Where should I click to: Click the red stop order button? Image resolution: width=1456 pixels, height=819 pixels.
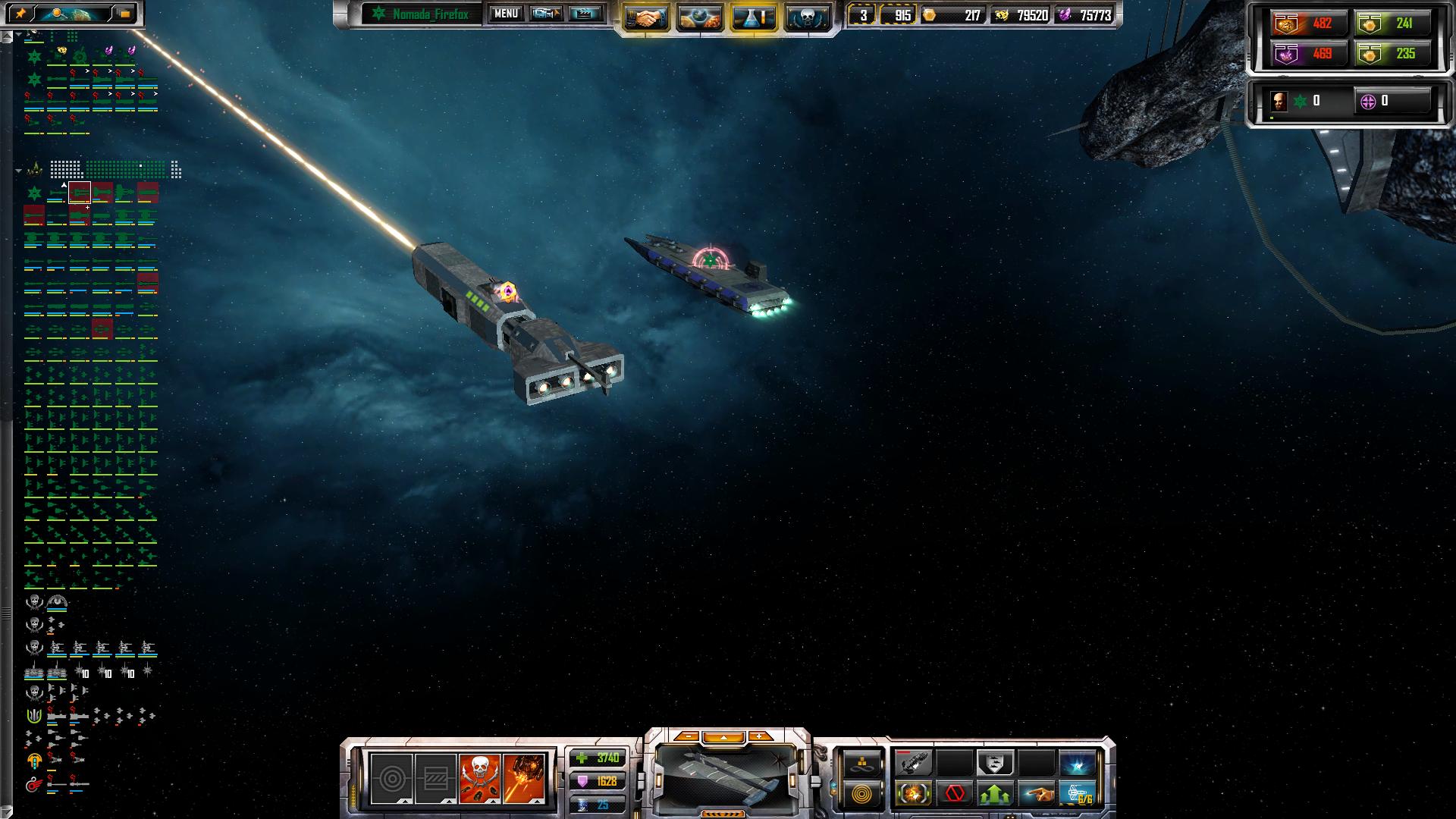point(955,794)
